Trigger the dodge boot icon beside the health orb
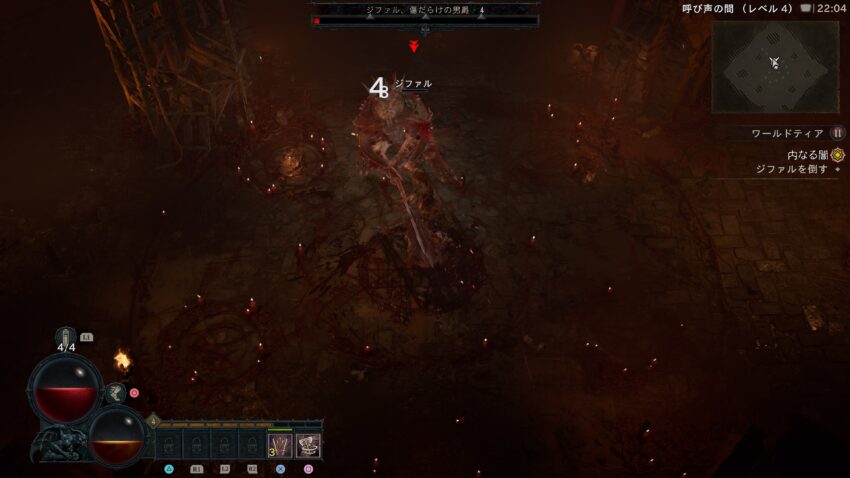This screenshot has width=850, height=478. [116, 394]
